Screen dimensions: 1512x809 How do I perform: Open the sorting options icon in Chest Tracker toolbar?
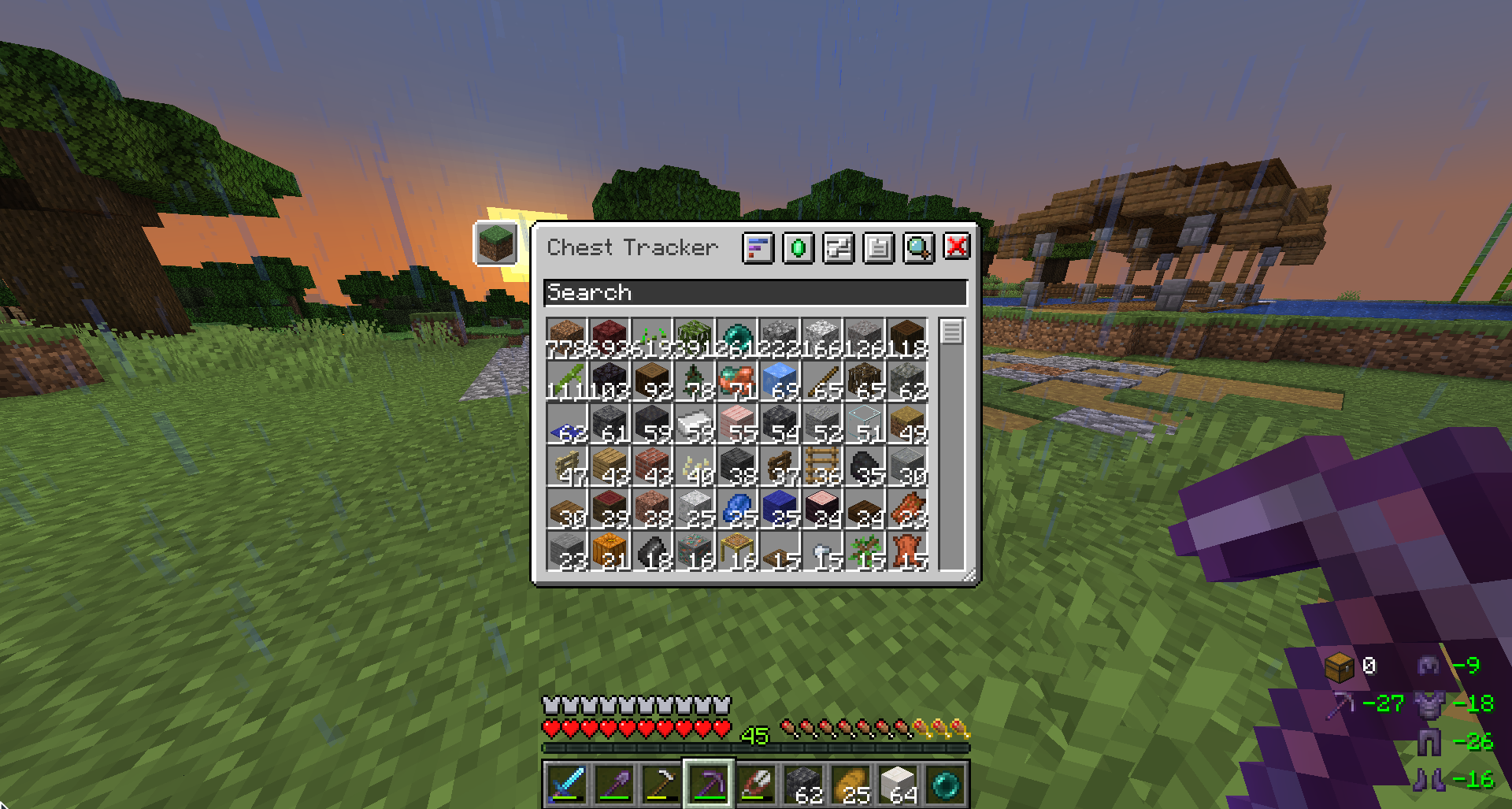click(758, 247)
